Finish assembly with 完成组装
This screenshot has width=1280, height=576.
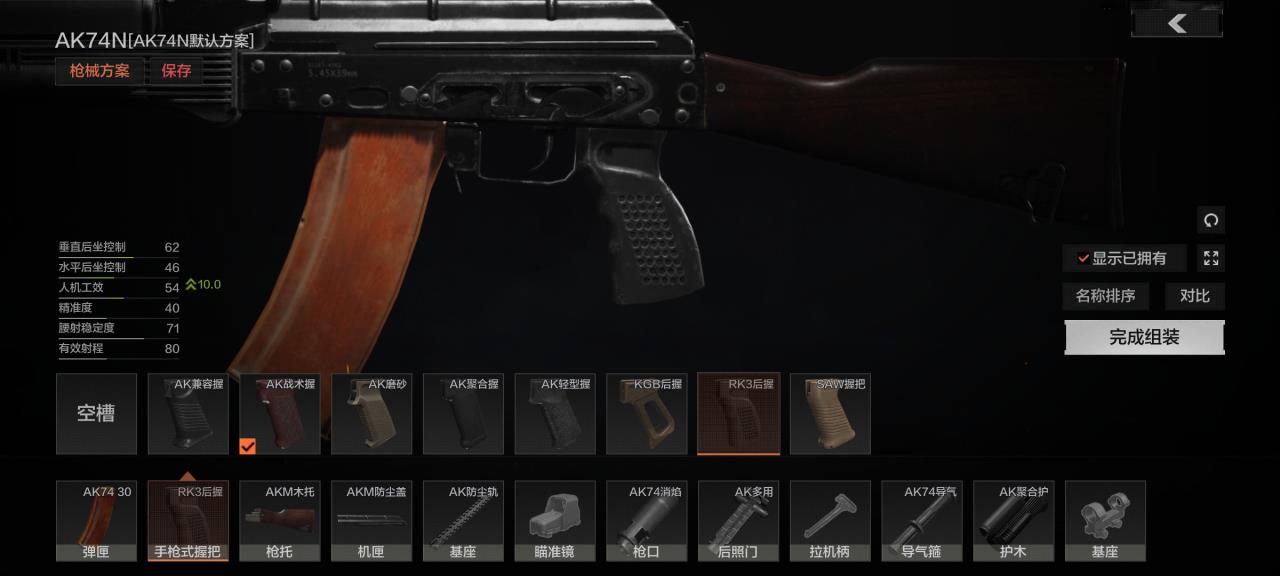[x=1144, y=338]
